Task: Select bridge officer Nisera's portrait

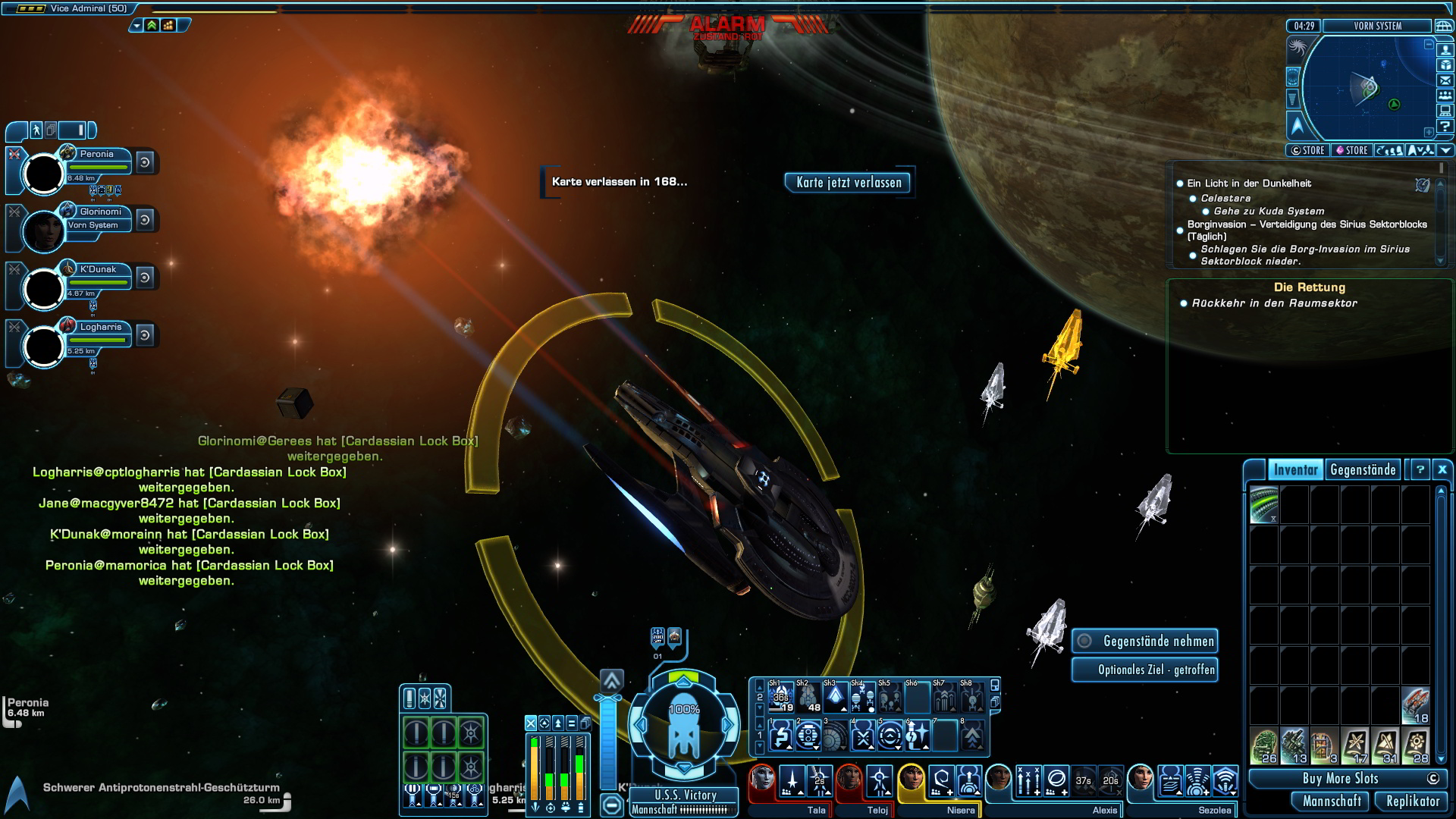Action: point(911,780)
